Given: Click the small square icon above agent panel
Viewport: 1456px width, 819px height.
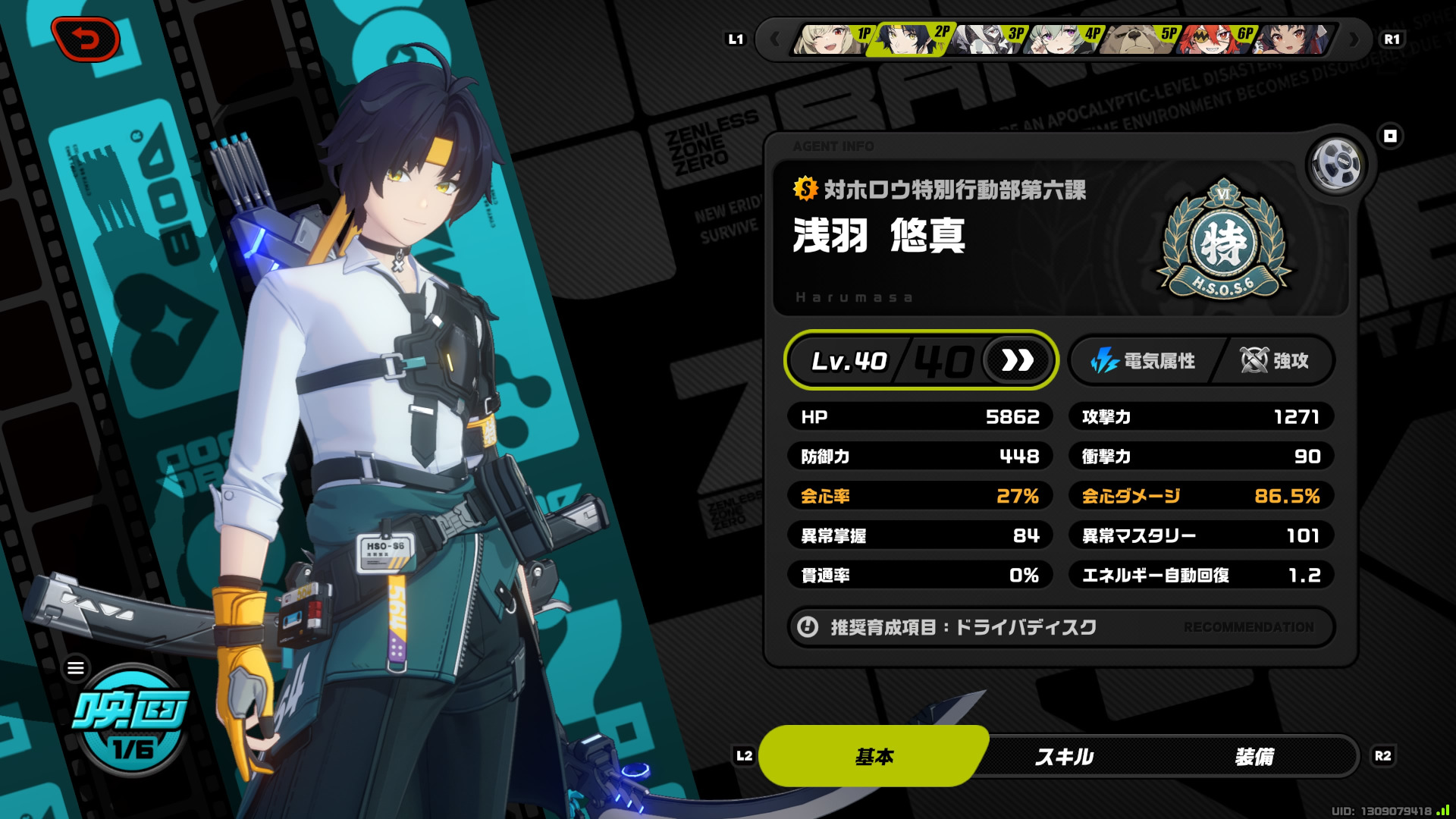Looking at the screenshot, I should (x=1390, y=136).
